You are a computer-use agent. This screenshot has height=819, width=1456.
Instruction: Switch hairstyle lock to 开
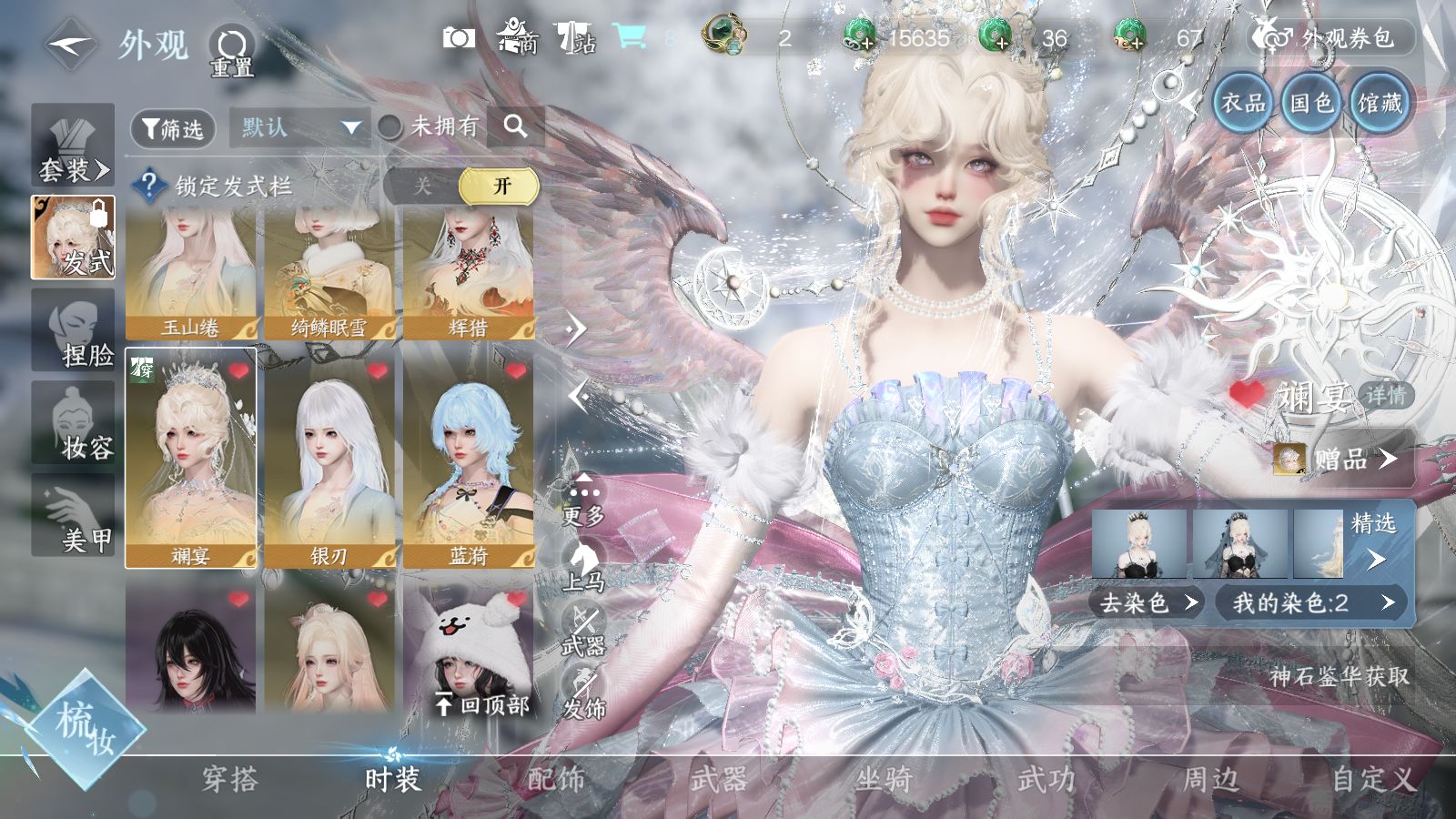501,187
